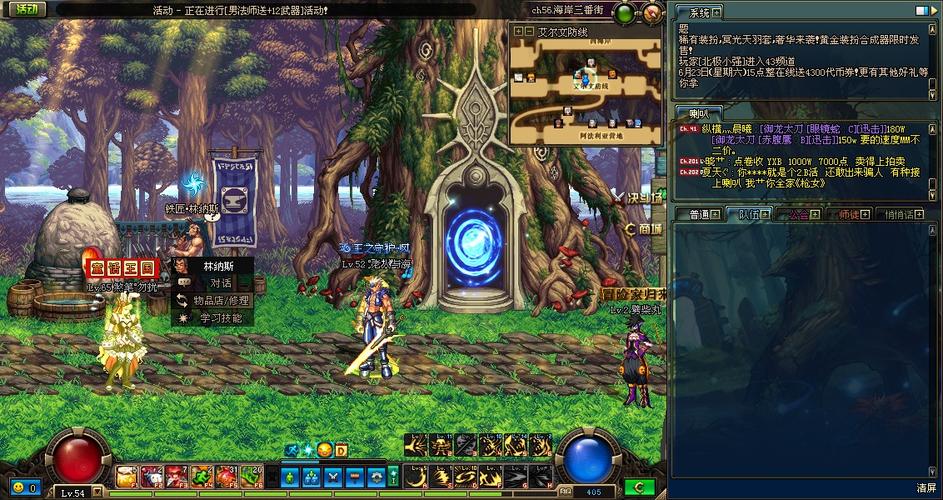
Task: Click the minimap's plus button
Action: point(520,31)
